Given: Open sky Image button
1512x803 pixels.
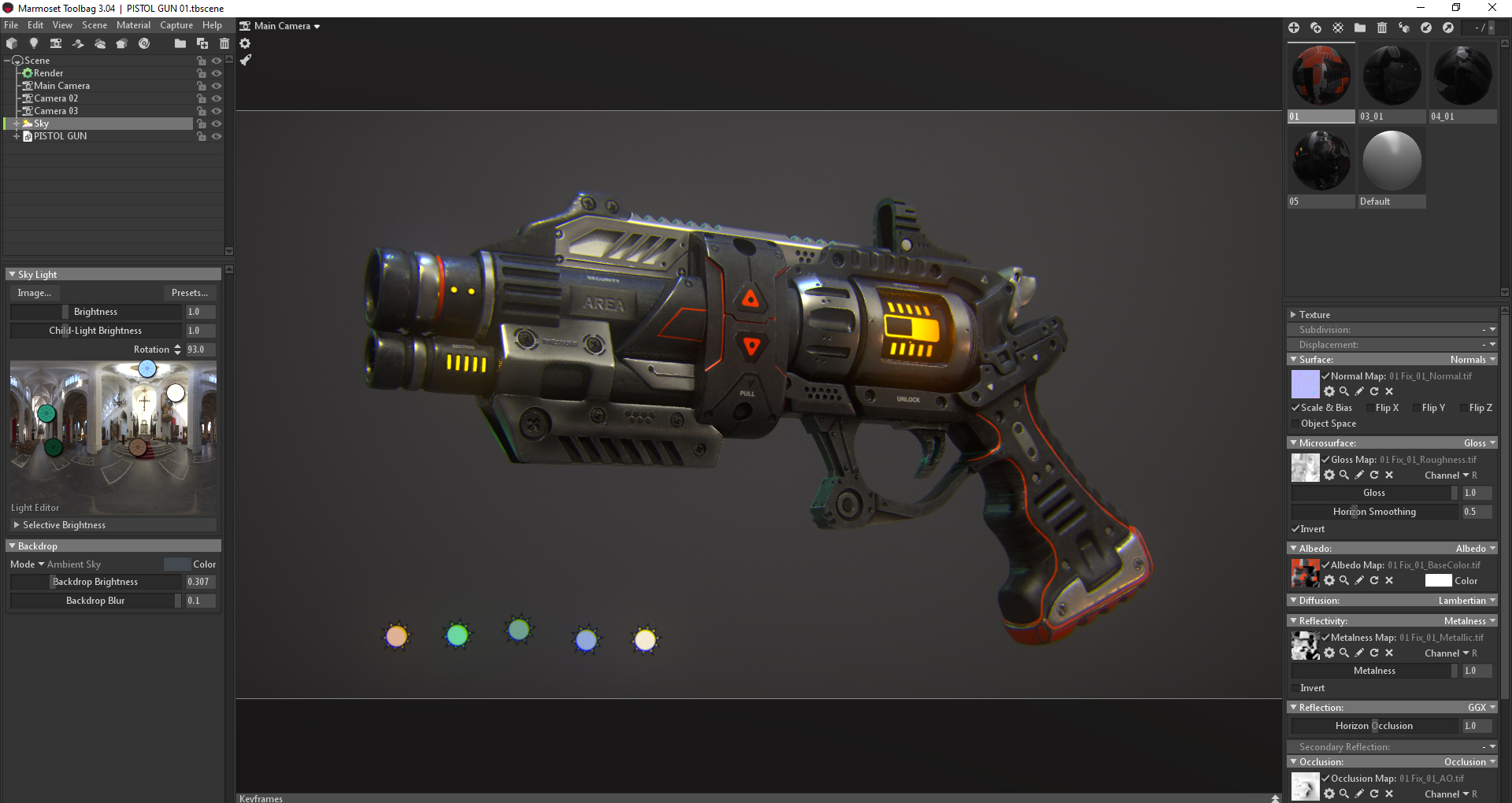Looking at the screenshot, I should click(x=35, y=293).
